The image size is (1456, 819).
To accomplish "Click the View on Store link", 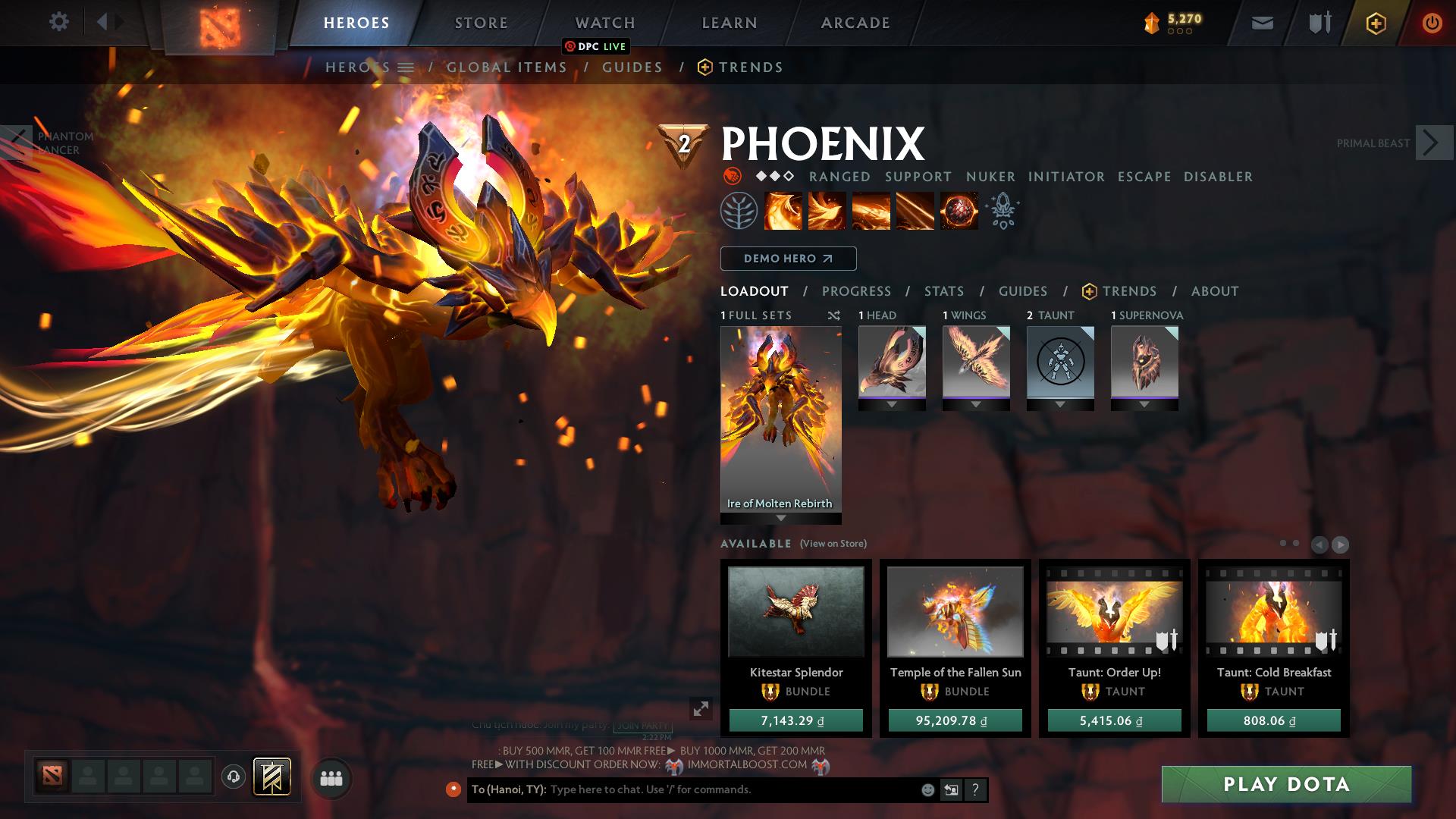I will coord(832,543).
